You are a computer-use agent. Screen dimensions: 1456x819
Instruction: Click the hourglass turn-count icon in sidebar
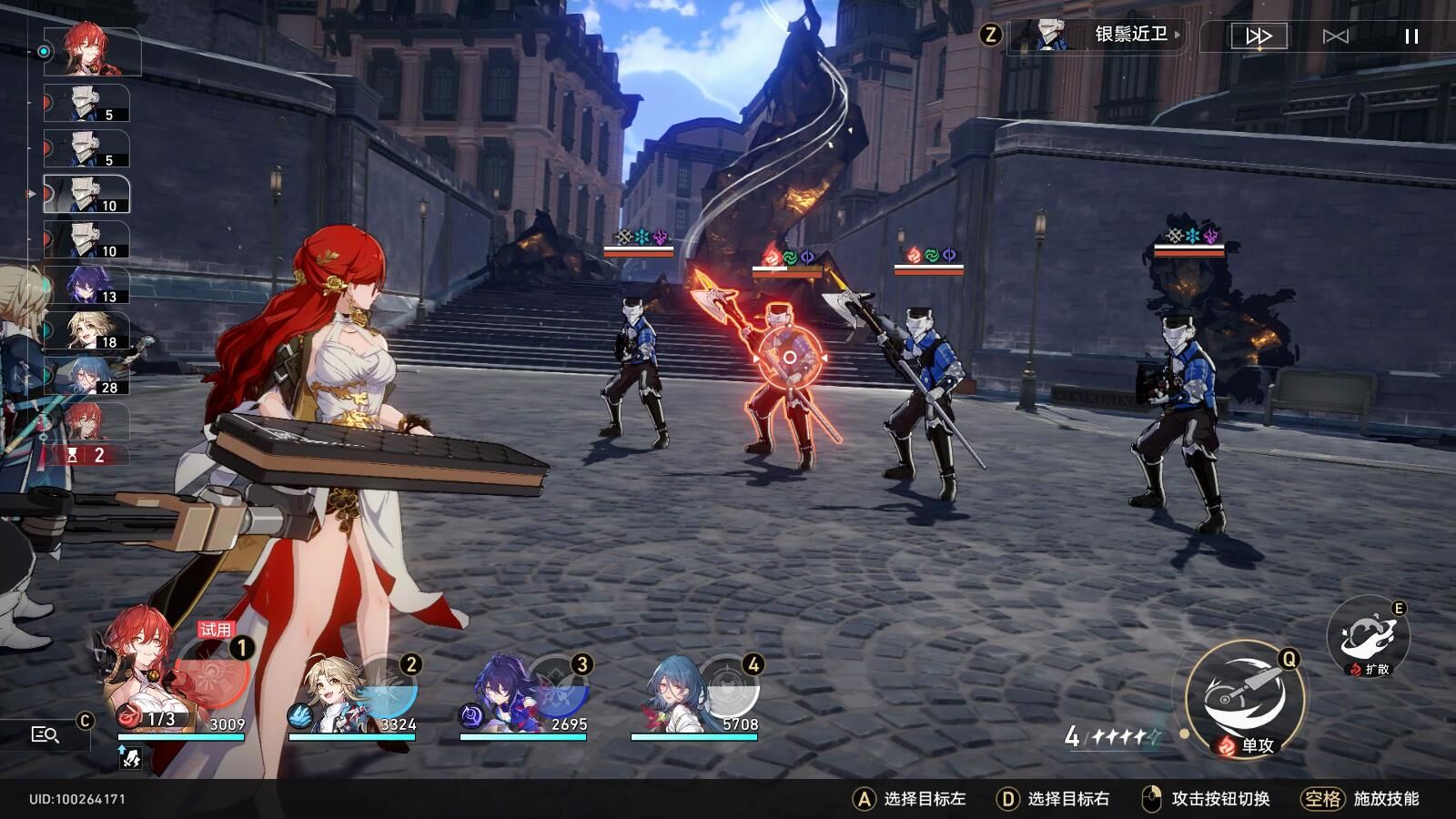tap(71, 452)
